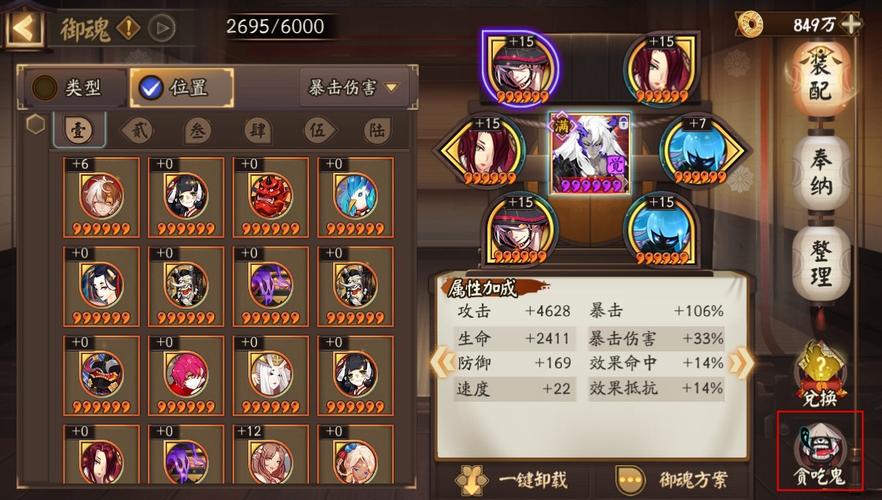882x500 pixels.
Task: Choose the red oni mask soul
Action: click(x=271, y=198)
